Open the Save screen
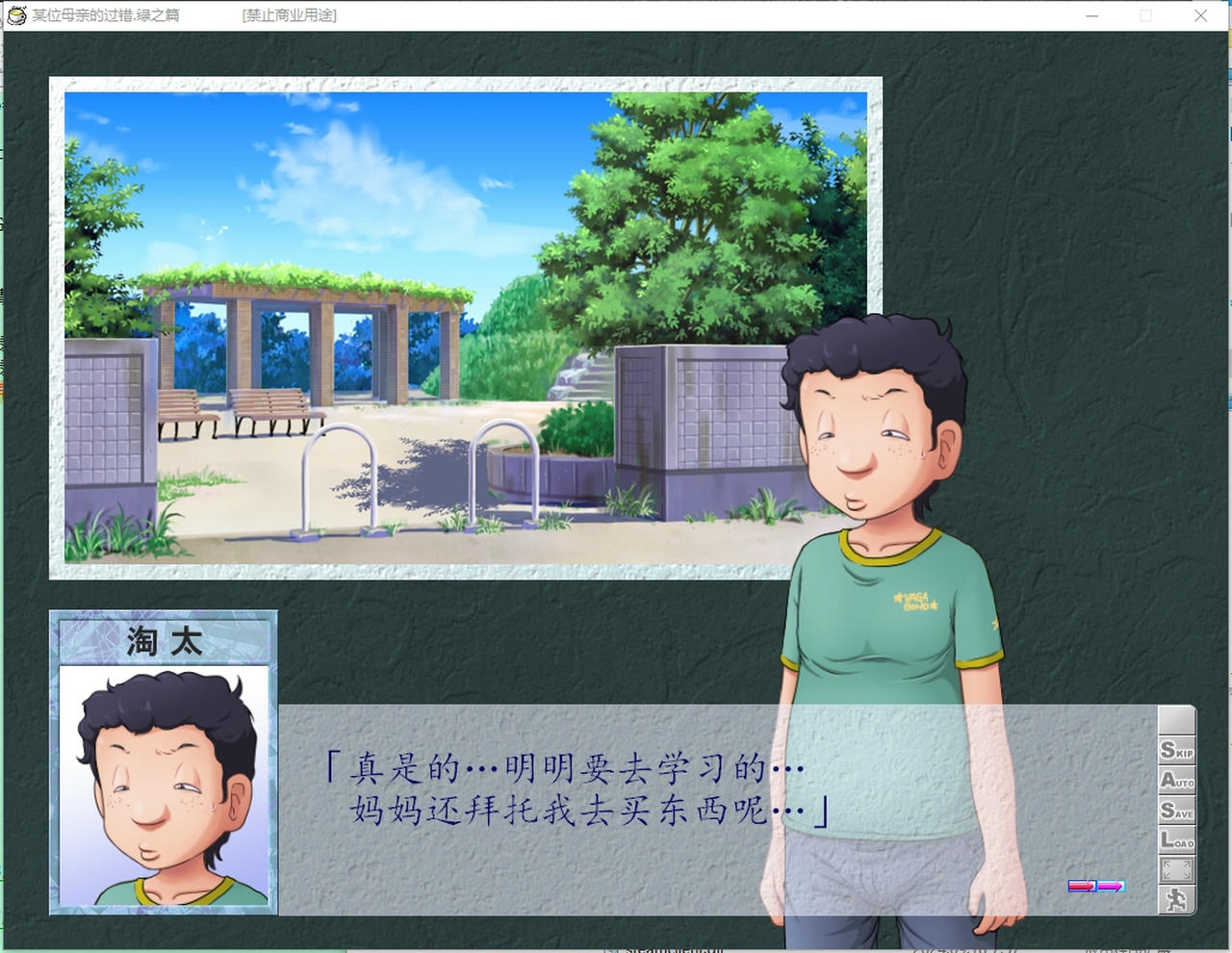Image resolution: width=1232 pixels, height=953 pixels. coord(1176,811)
